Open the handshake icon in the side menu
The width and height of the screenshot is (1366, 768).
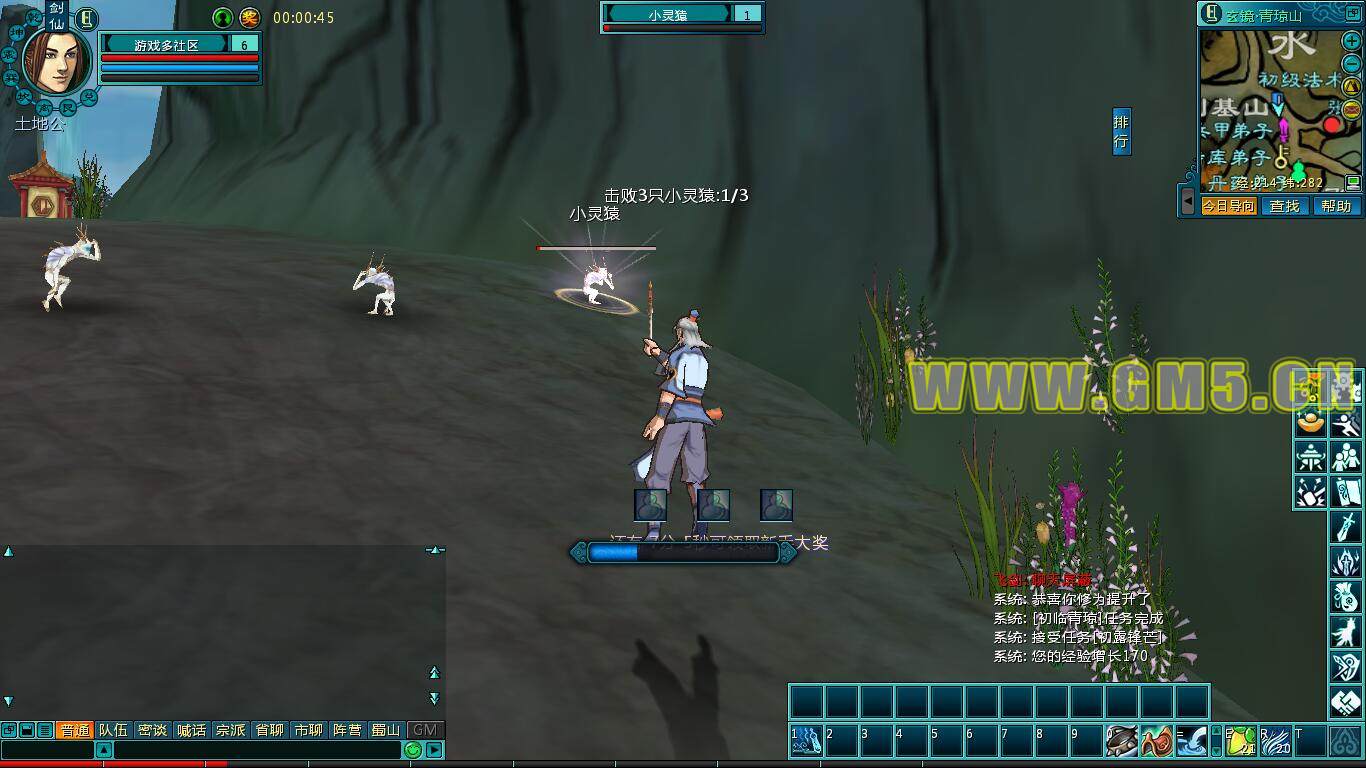tap(1345, 702)
